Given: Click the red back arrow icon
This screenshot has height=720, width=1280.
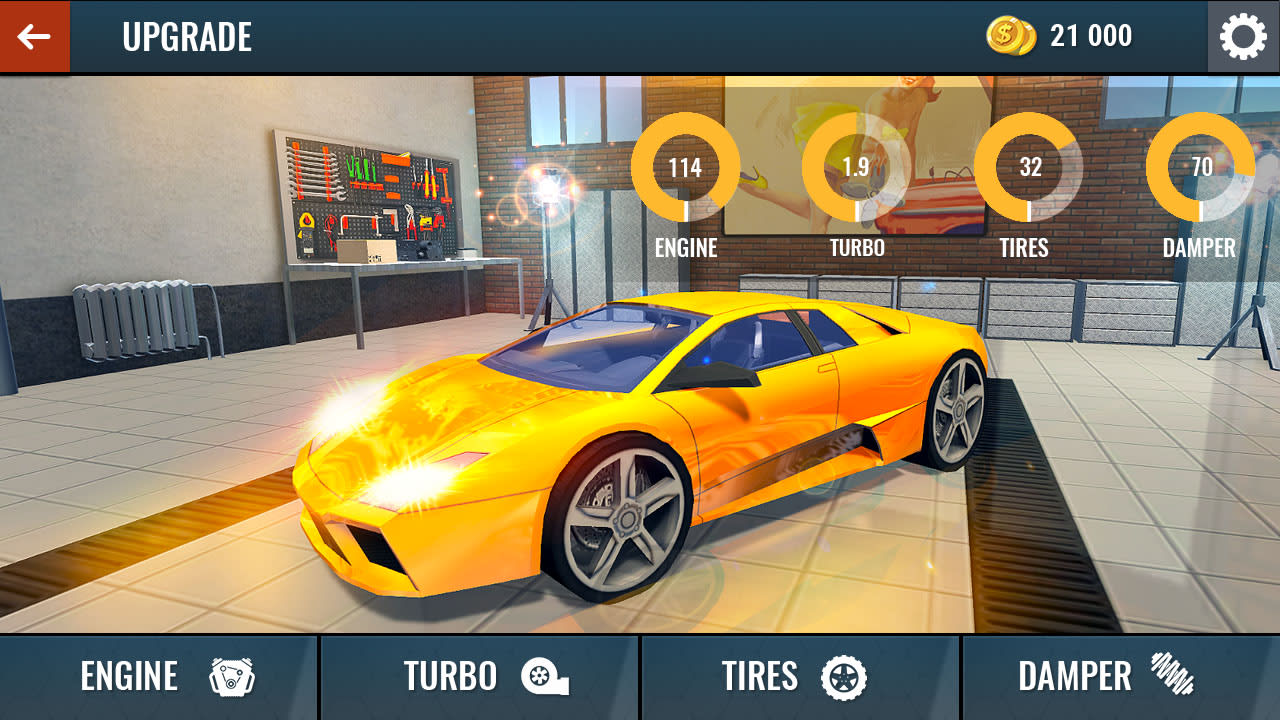Looking at the screenshot, I should 34,36.
